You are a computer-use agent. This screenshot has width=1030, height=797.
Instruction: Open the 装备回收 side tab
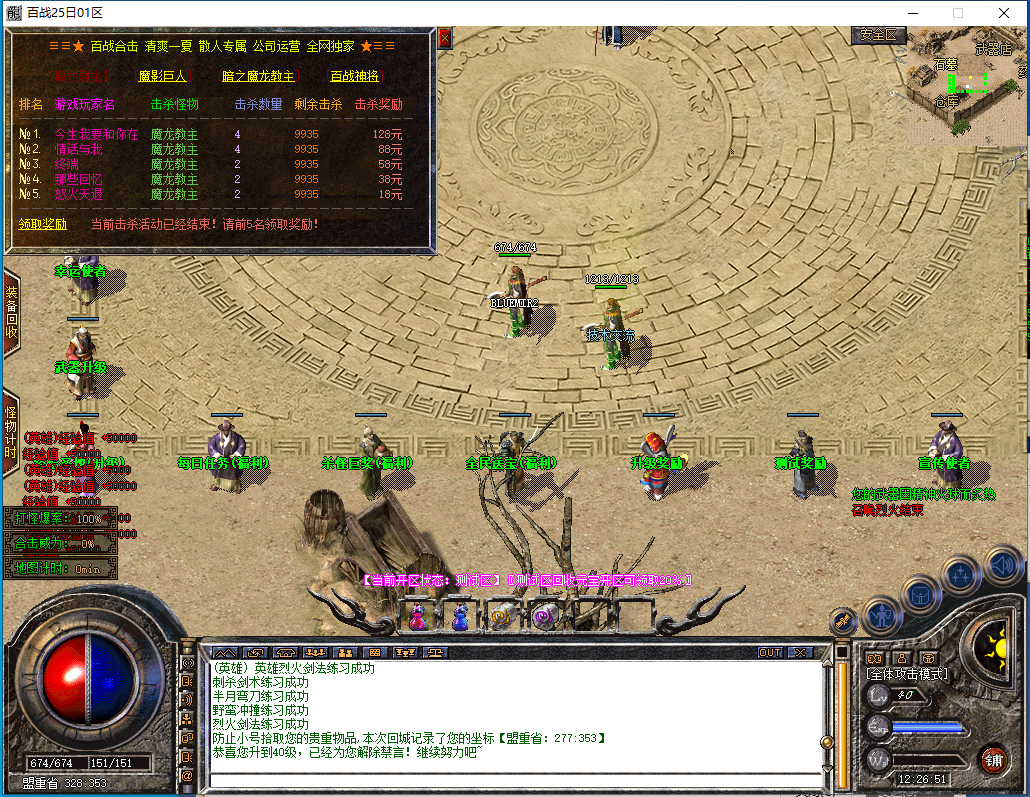click(x=11, y=312)
